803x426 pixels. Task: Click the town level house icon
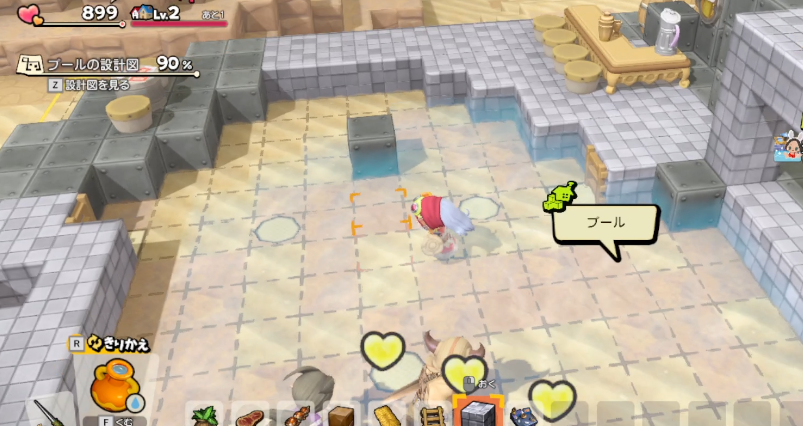[x=142, y=14]
